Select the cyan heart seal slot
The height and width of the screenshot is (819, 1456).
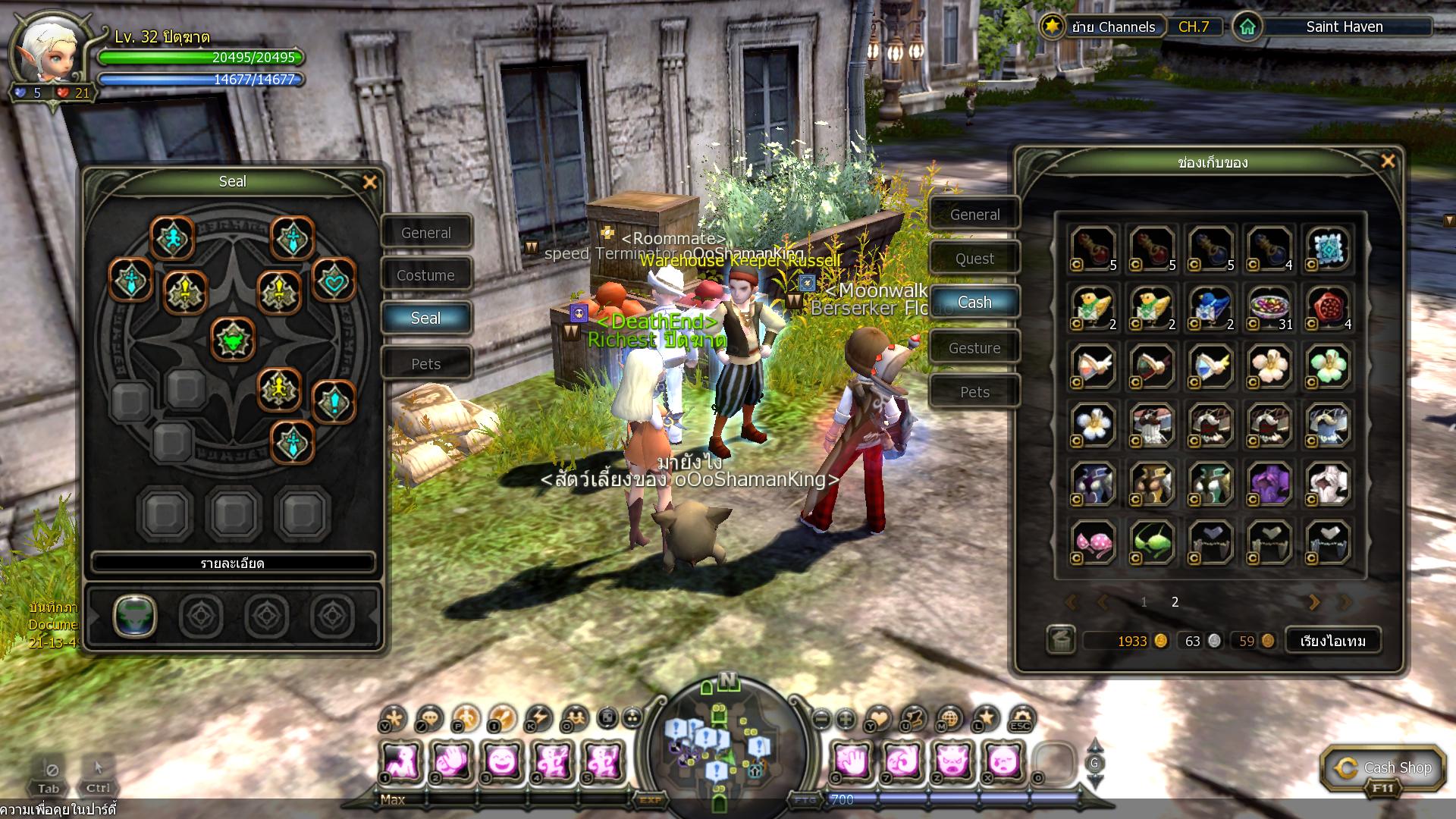pyautogui.click(x=334, y=281)
